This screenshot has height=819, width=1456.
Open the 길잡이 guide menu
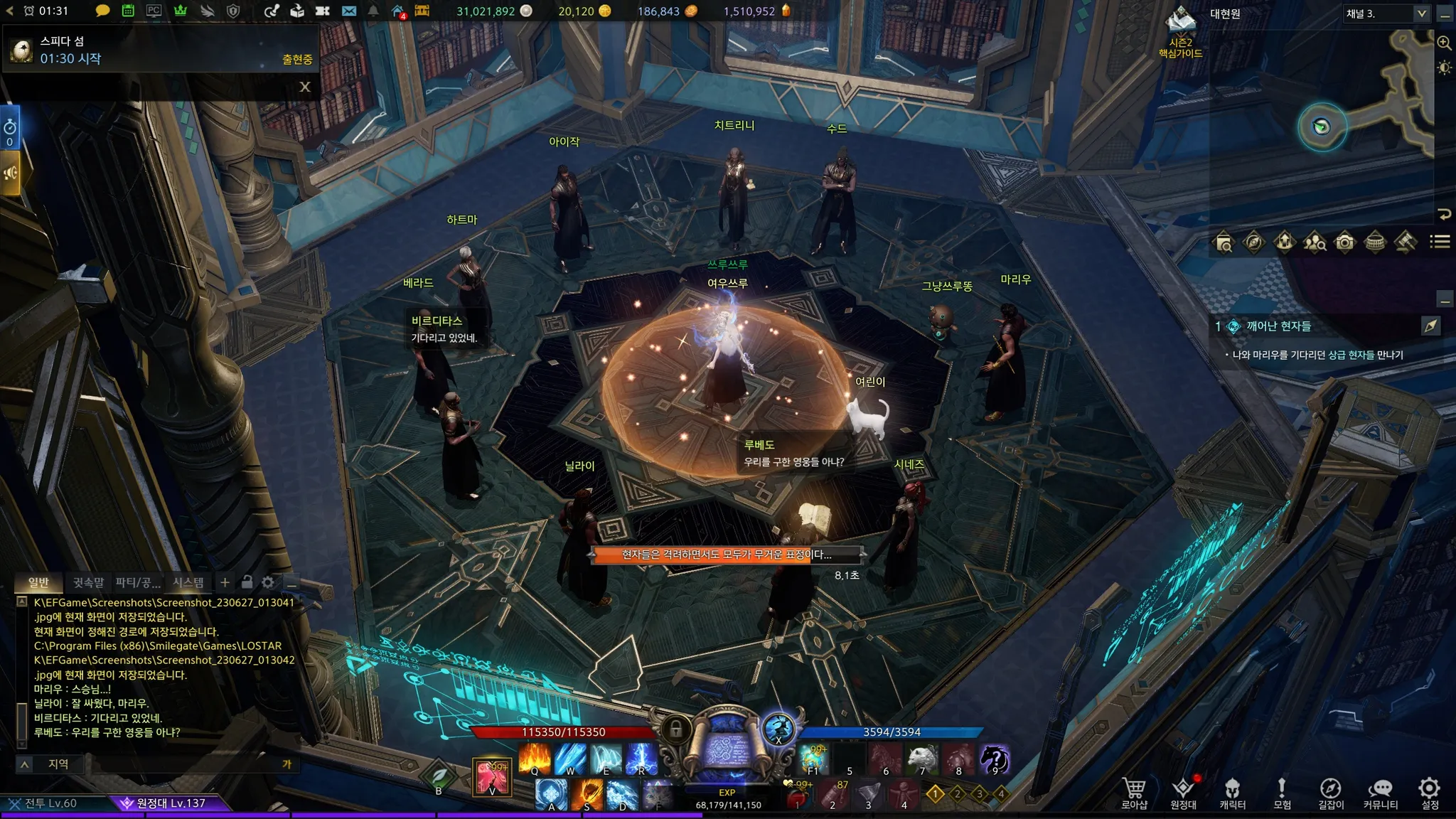pos(1330,792)
